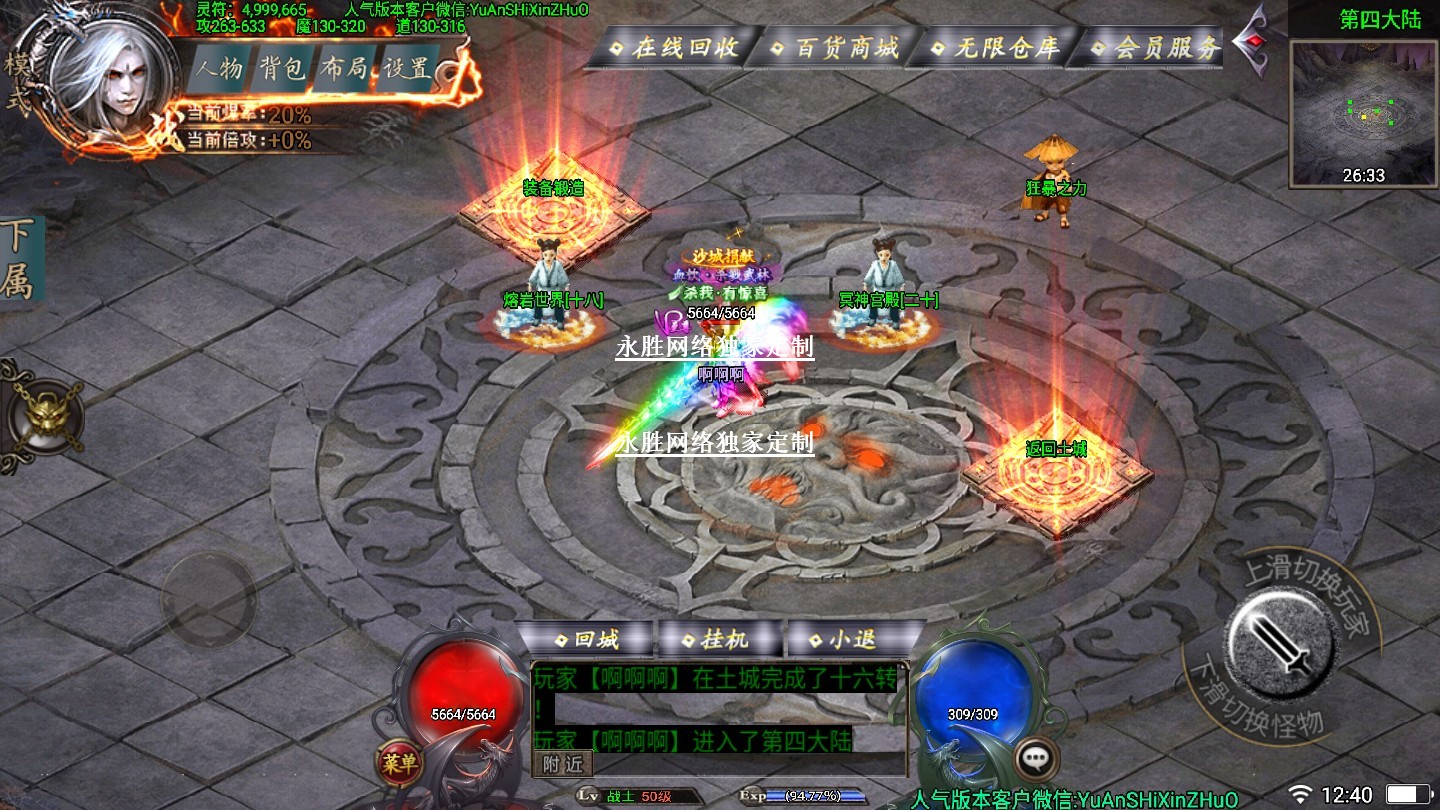Click the golden beast head icon
Image resolution: width=1440 pixels, height=810 pixels.
(45, 417)
